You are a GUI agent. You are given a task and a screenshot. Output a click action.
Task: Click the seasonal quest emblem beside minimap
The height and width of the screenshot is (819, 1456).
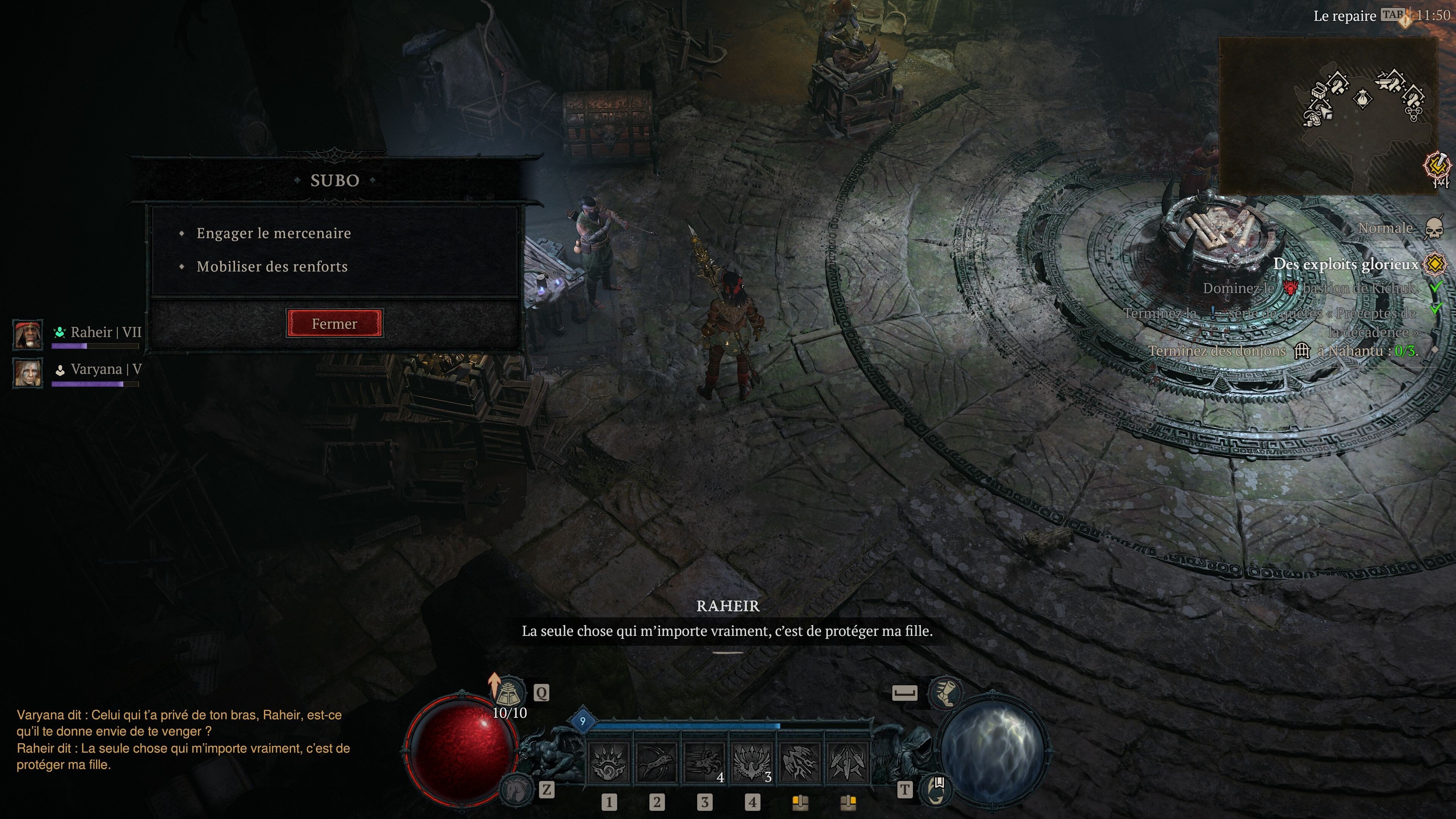click(x=1437, y=167)
